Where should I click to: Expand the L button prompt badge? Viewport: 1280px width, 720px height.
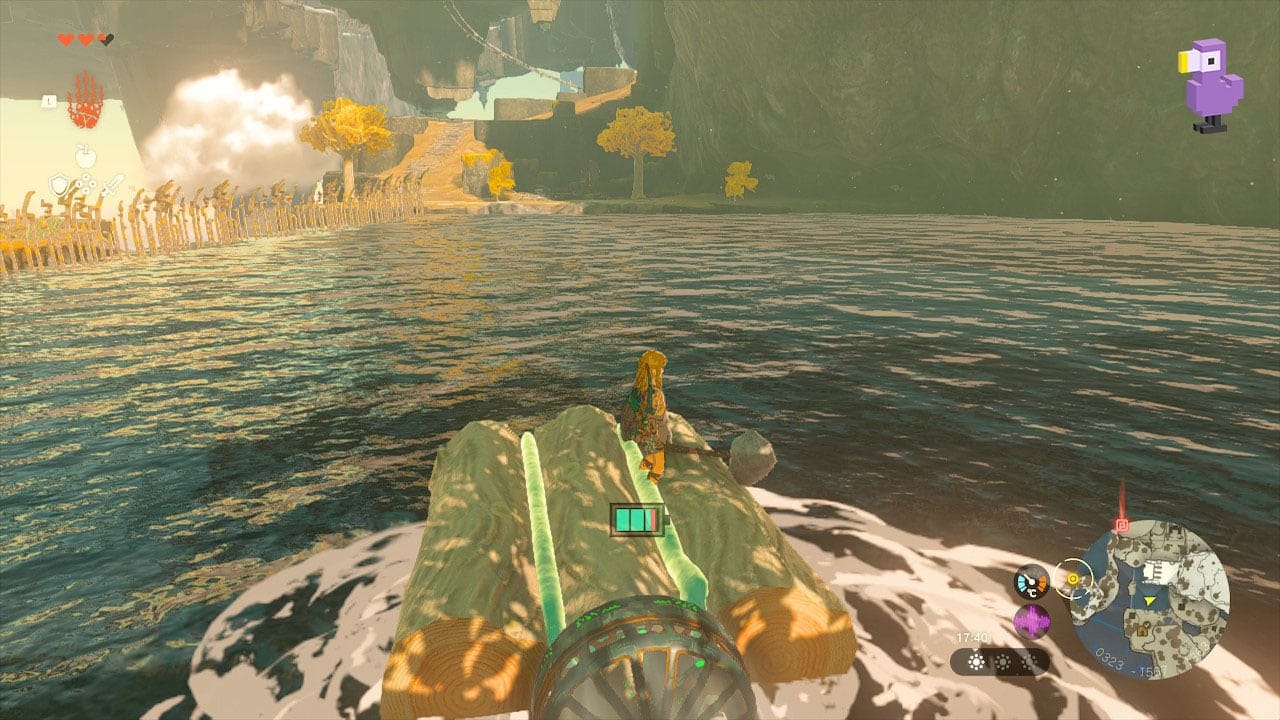coord(49,100)
